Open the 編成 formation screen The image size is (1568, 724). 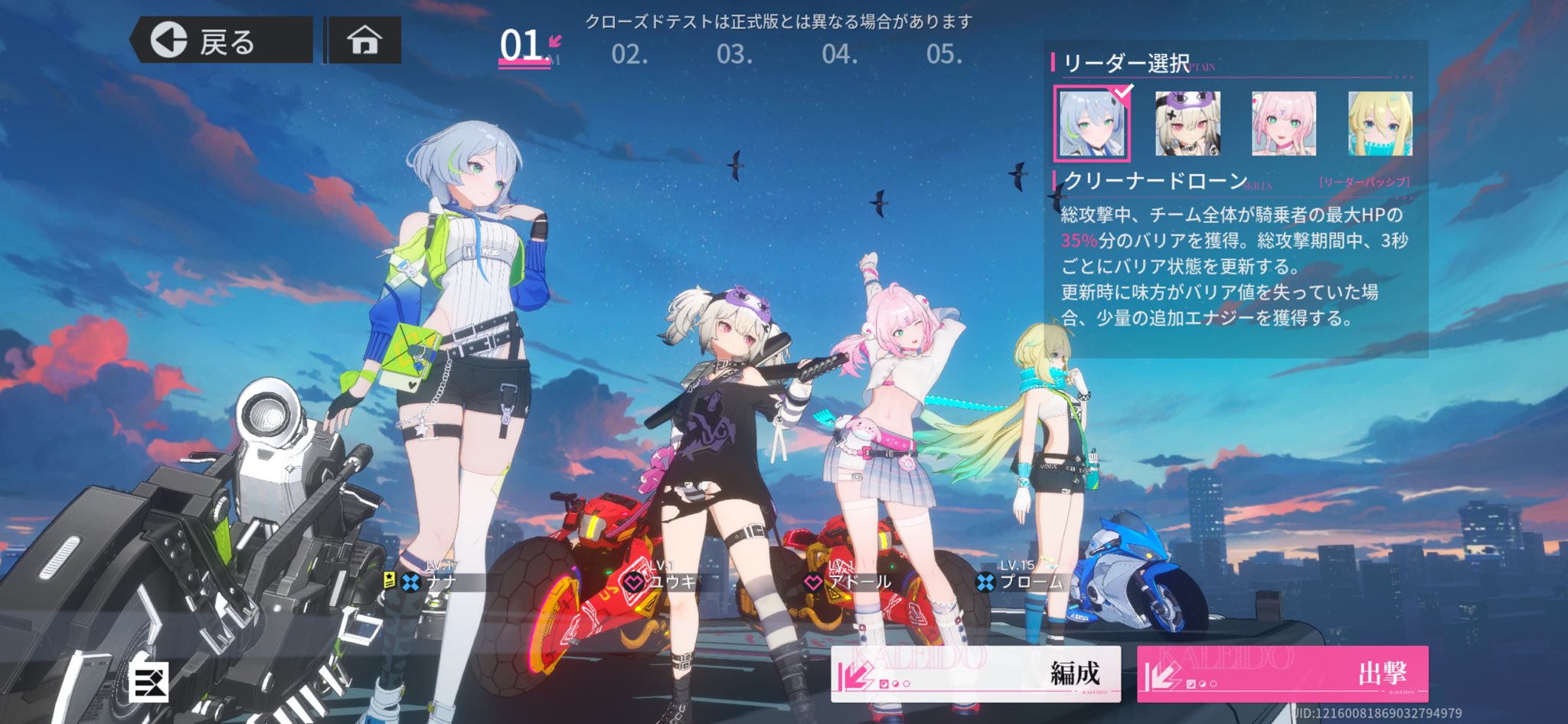tap(975, 673)
